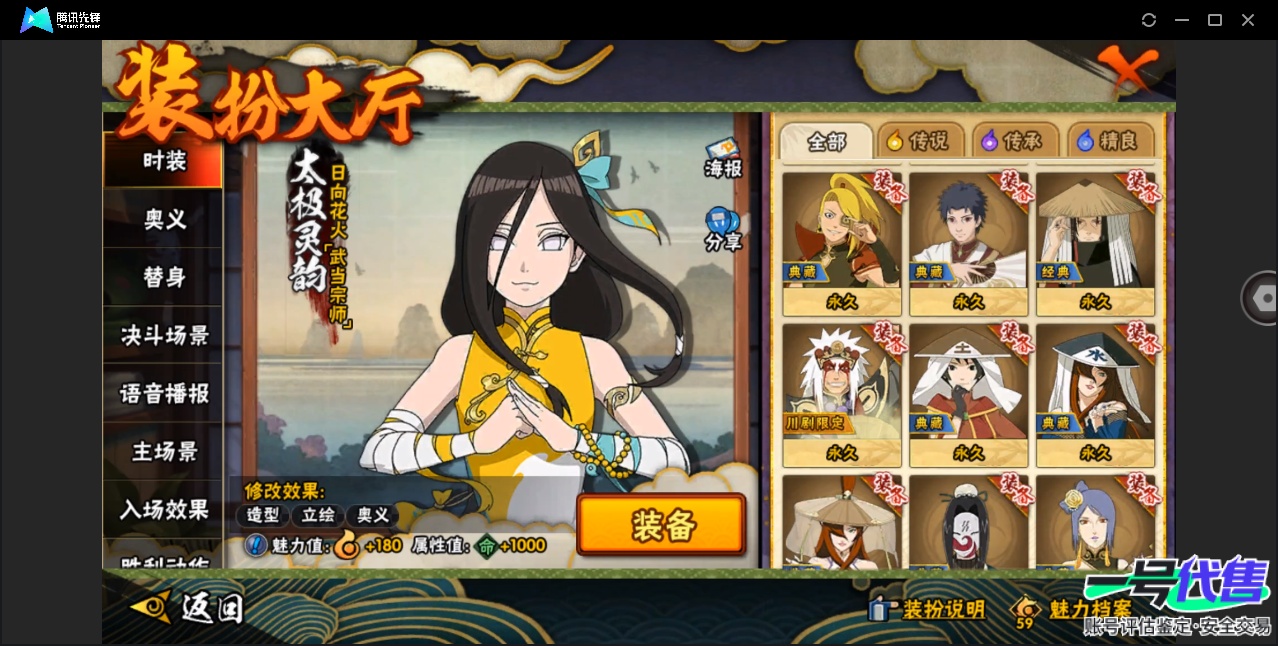The image size is (1278, 646).
Task: Open 装扮说明 costume instructions
Action: click(928, 609)
